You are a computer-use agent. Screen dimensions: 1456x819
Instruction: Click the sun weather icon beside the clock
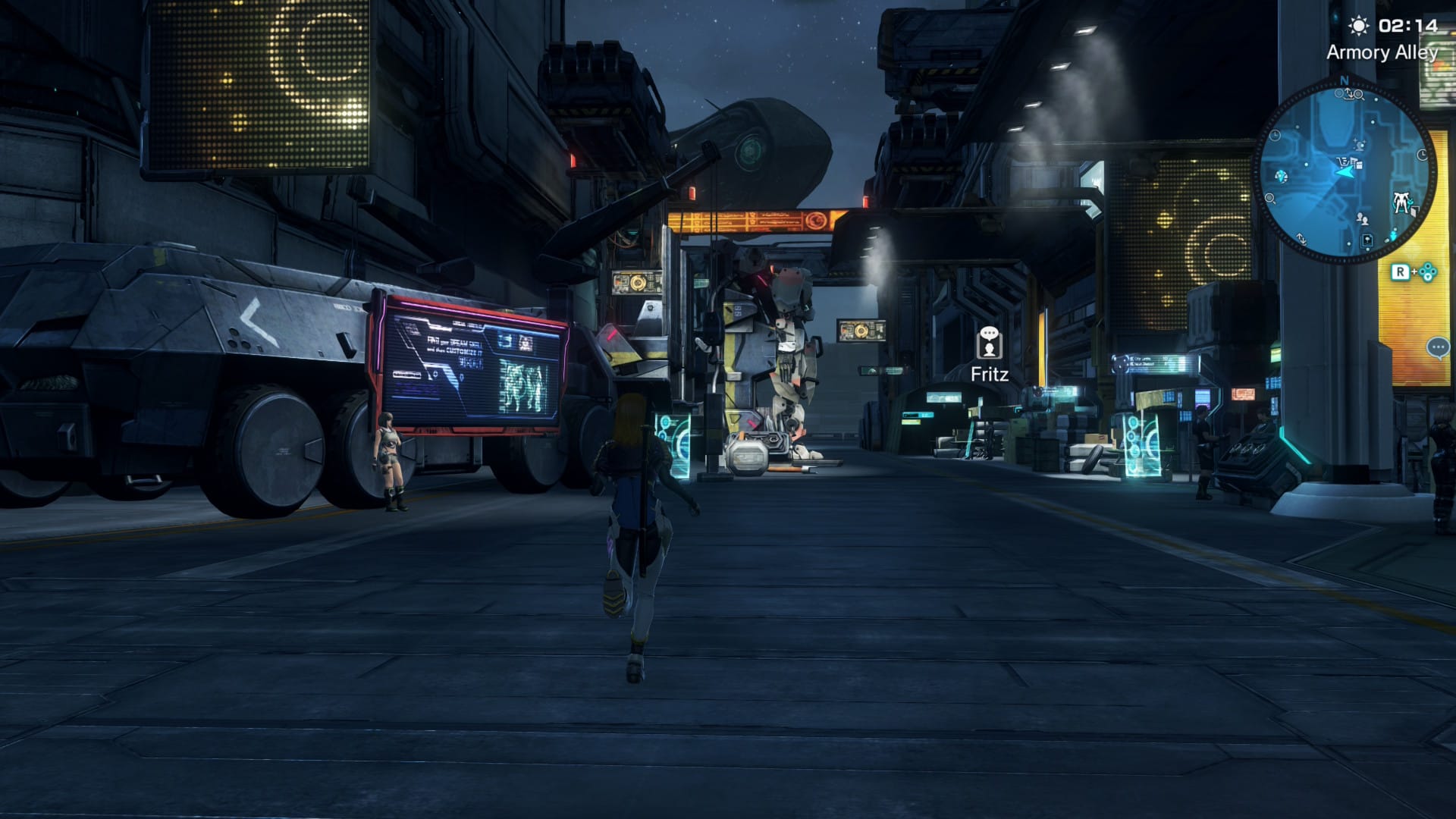pyautogui.click(x=1358, y=26)
